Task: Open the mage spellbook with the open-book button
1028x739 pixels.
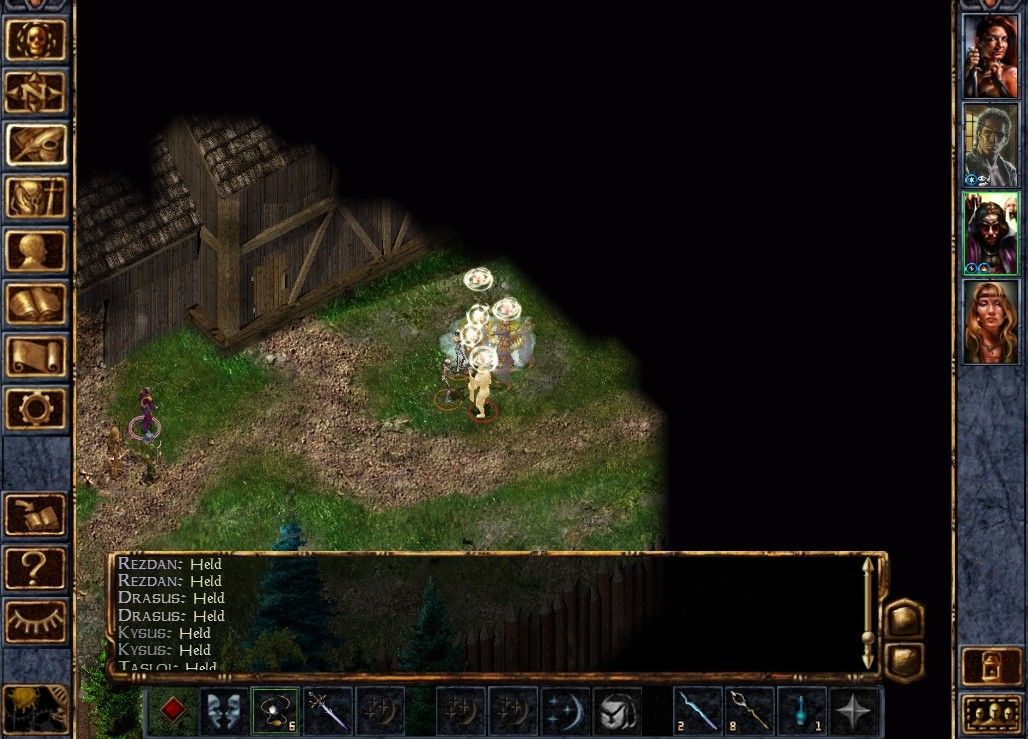Action: point(36,304)
